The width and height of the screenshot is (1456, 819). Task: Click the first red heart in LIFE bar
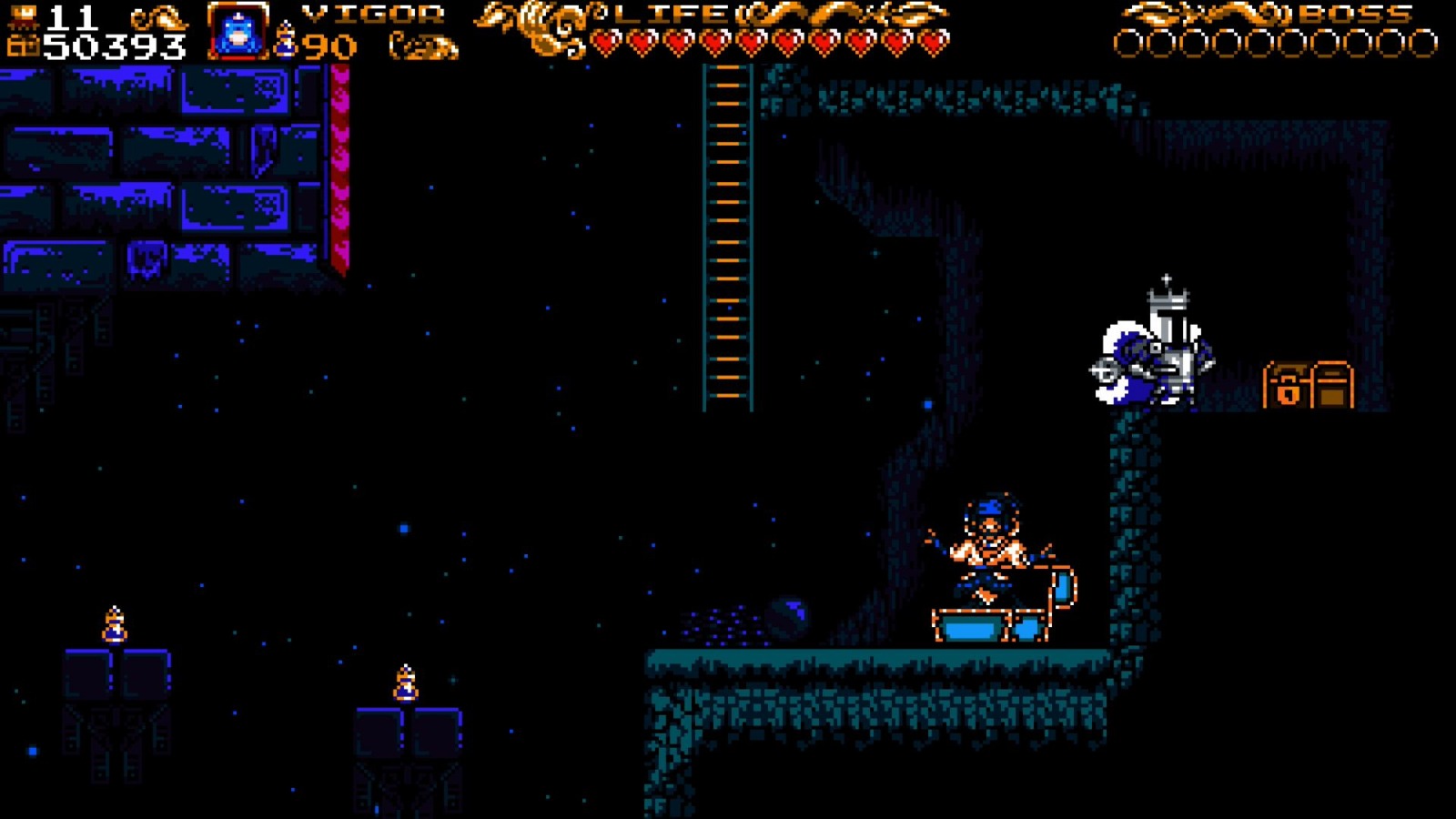(x=607, y=41)
